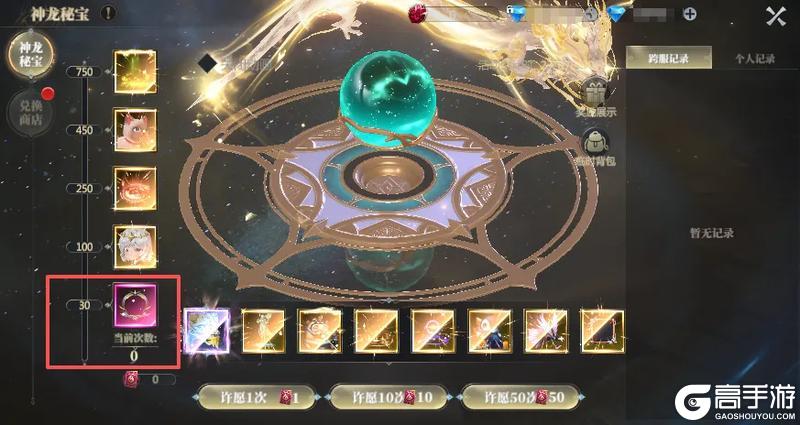Select the 30 milestone pink ring reward
The image size is (800, 425).
point(133,303)
